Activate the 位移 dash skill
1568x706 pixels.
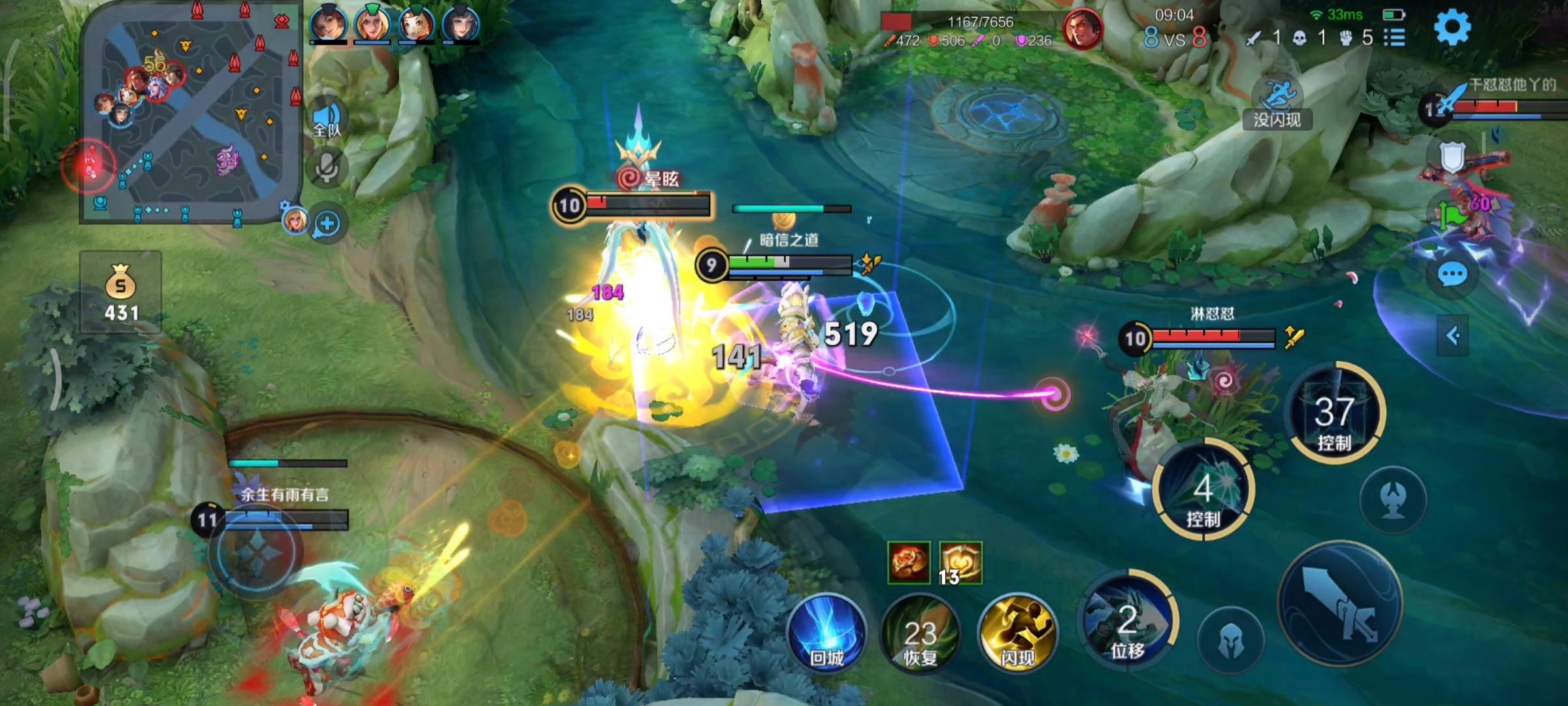pos(1128,622)
